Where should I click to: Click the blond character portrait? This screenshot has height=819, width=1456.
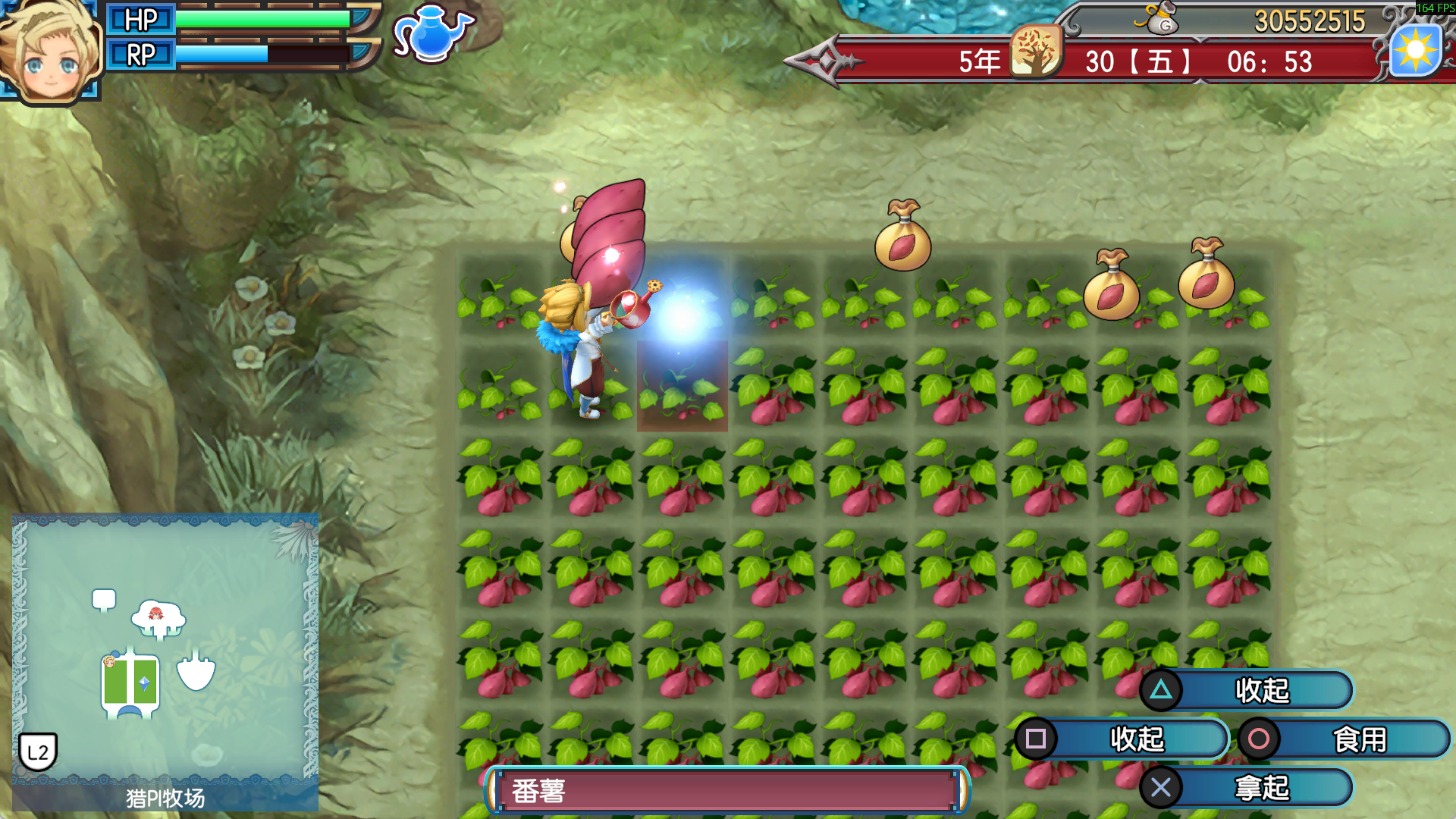[x=50, y=52]
